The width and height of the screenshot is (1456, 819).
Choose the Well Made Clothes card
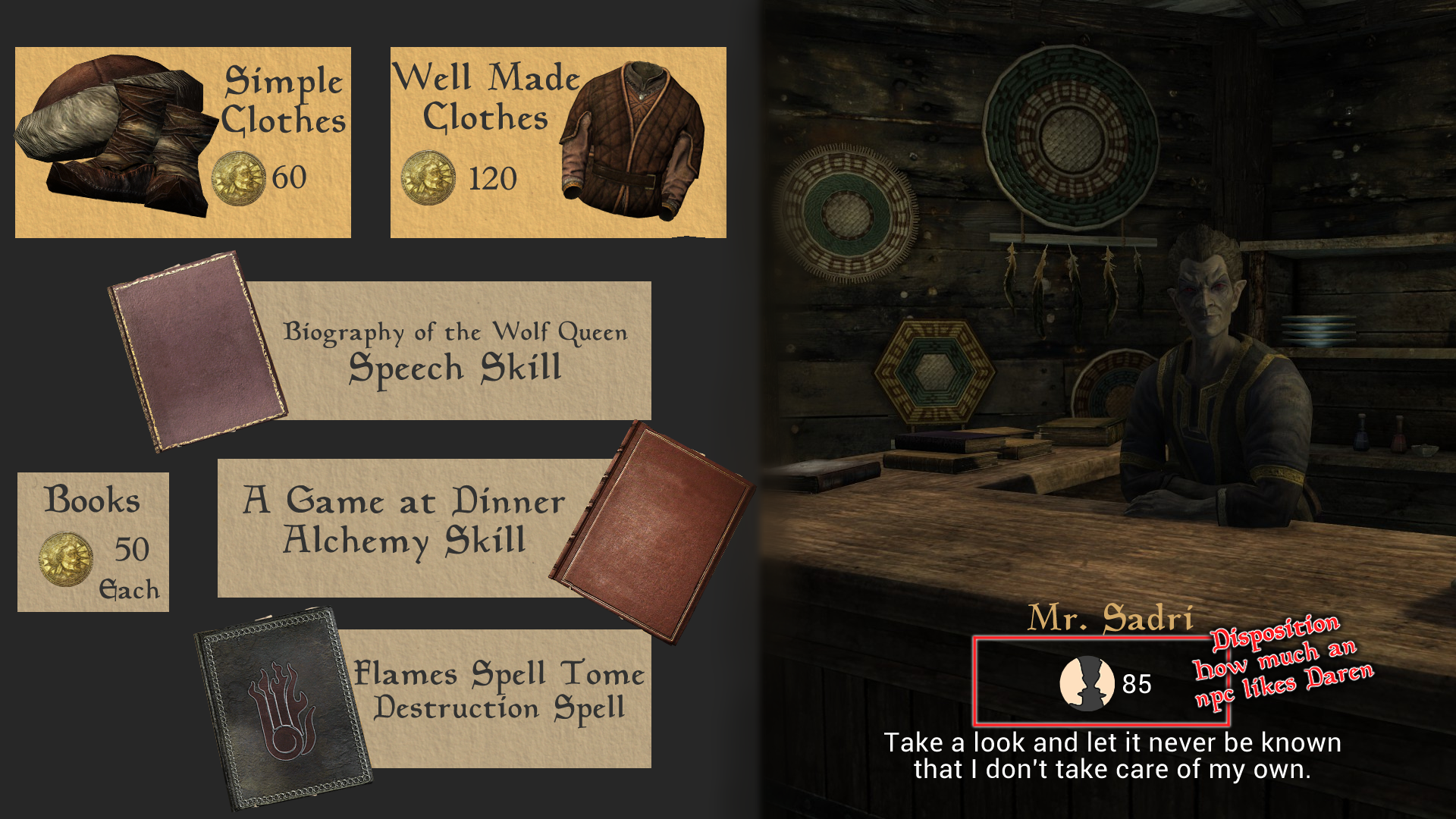[x=558, y=143]
